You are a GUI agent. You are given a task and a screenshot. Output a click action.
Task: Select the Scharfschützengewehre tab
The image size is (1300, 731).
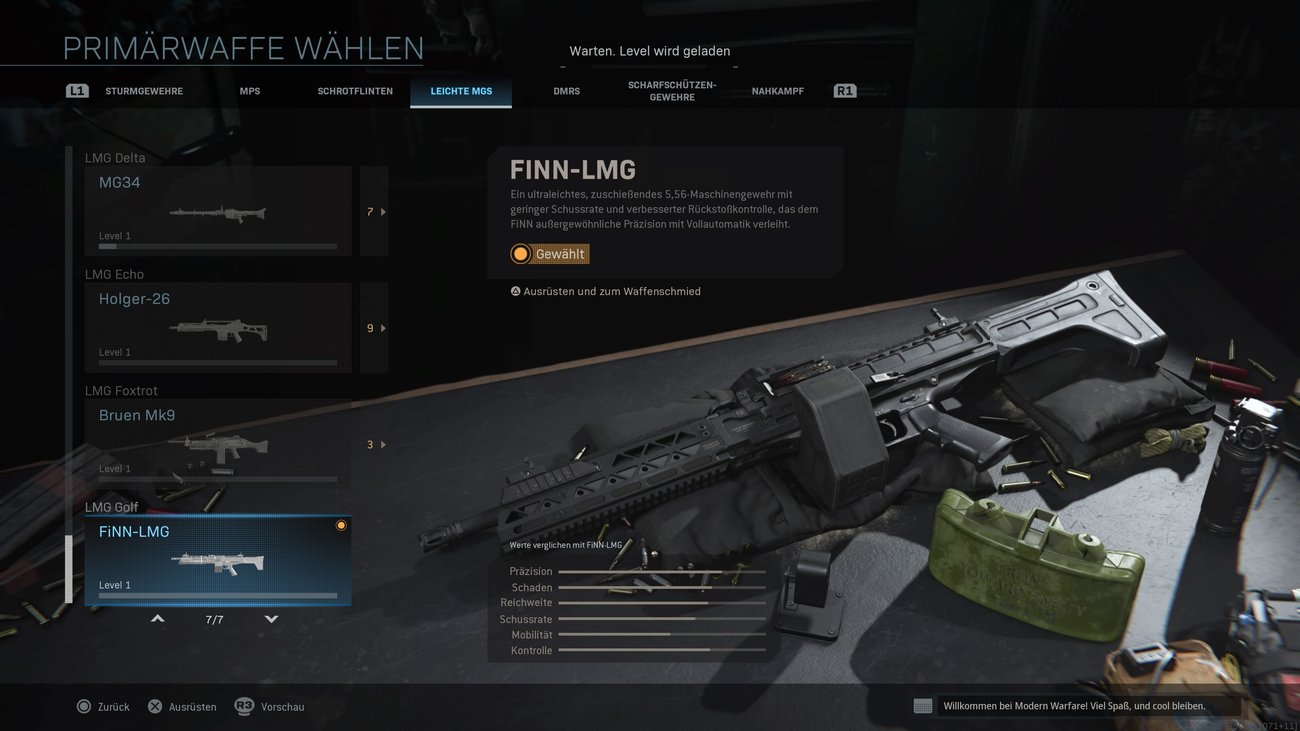pyautogui.click(x=671, y=90)
